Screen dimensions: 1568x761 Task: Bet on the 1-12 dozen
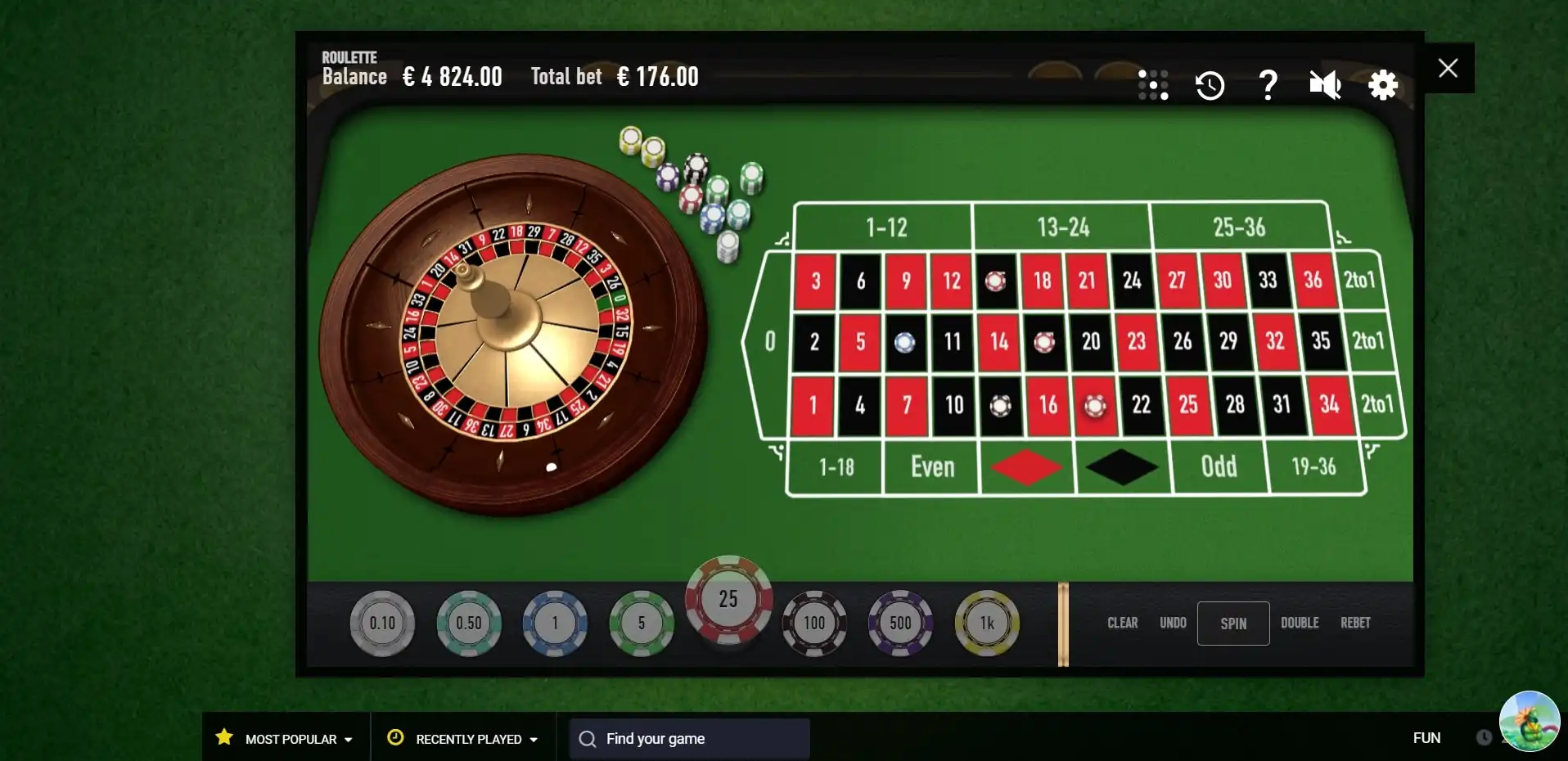click(x=885, y=227)
